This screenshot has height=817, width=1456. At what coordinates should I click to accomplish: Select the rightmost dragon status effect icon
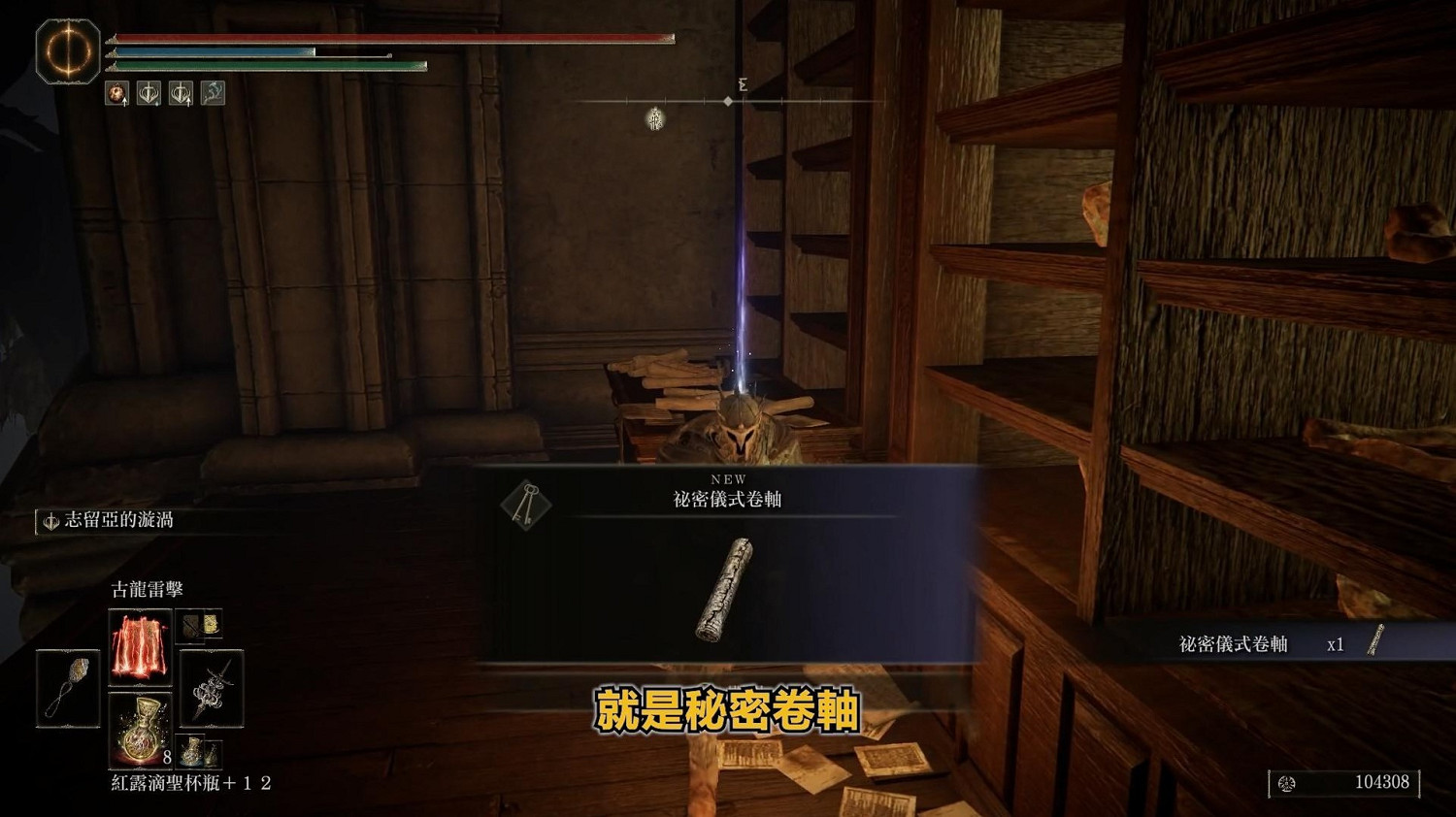(x=212, y=92)
